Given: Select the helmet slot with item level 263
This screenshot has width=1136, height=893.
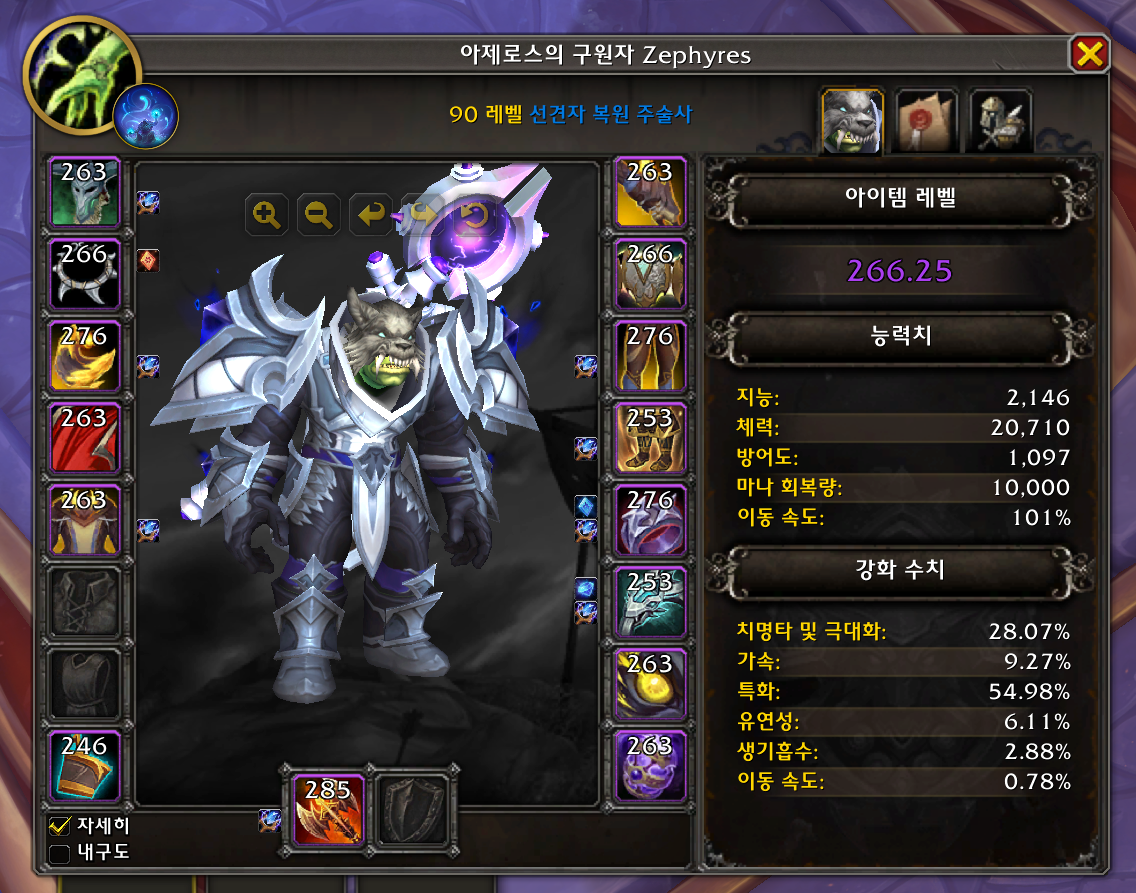Looking at the screenshot, I should [84, 191].
